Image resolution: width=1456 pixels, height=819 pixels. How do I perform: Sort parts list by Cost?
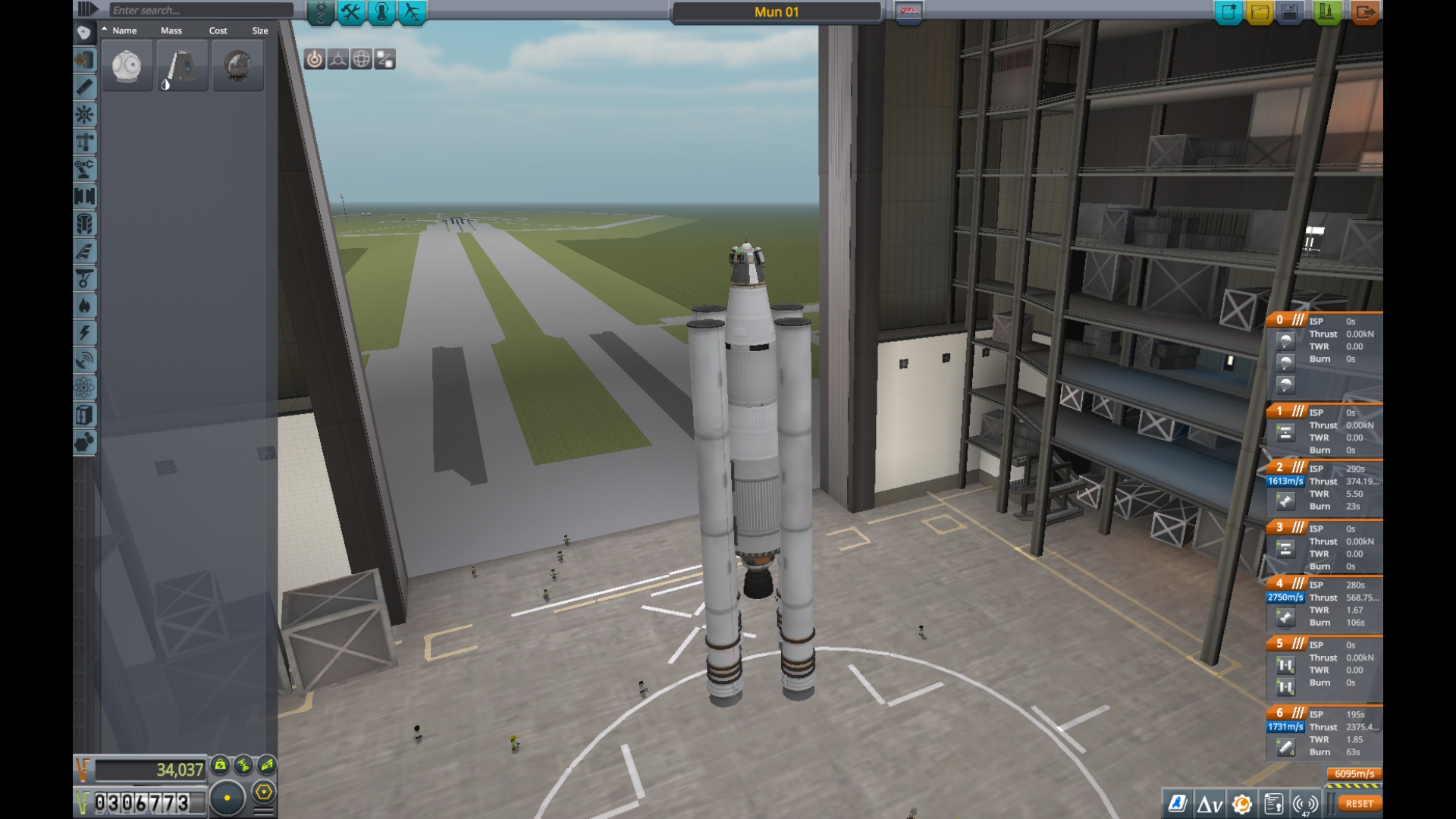coord(218,31)
